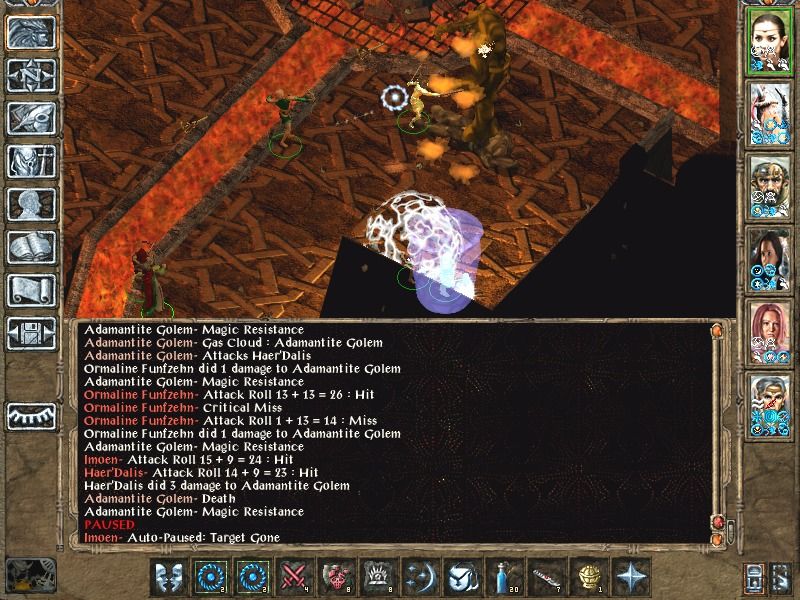Show the character record via the bust button
The image size is (800, 600).
[31, 205]
